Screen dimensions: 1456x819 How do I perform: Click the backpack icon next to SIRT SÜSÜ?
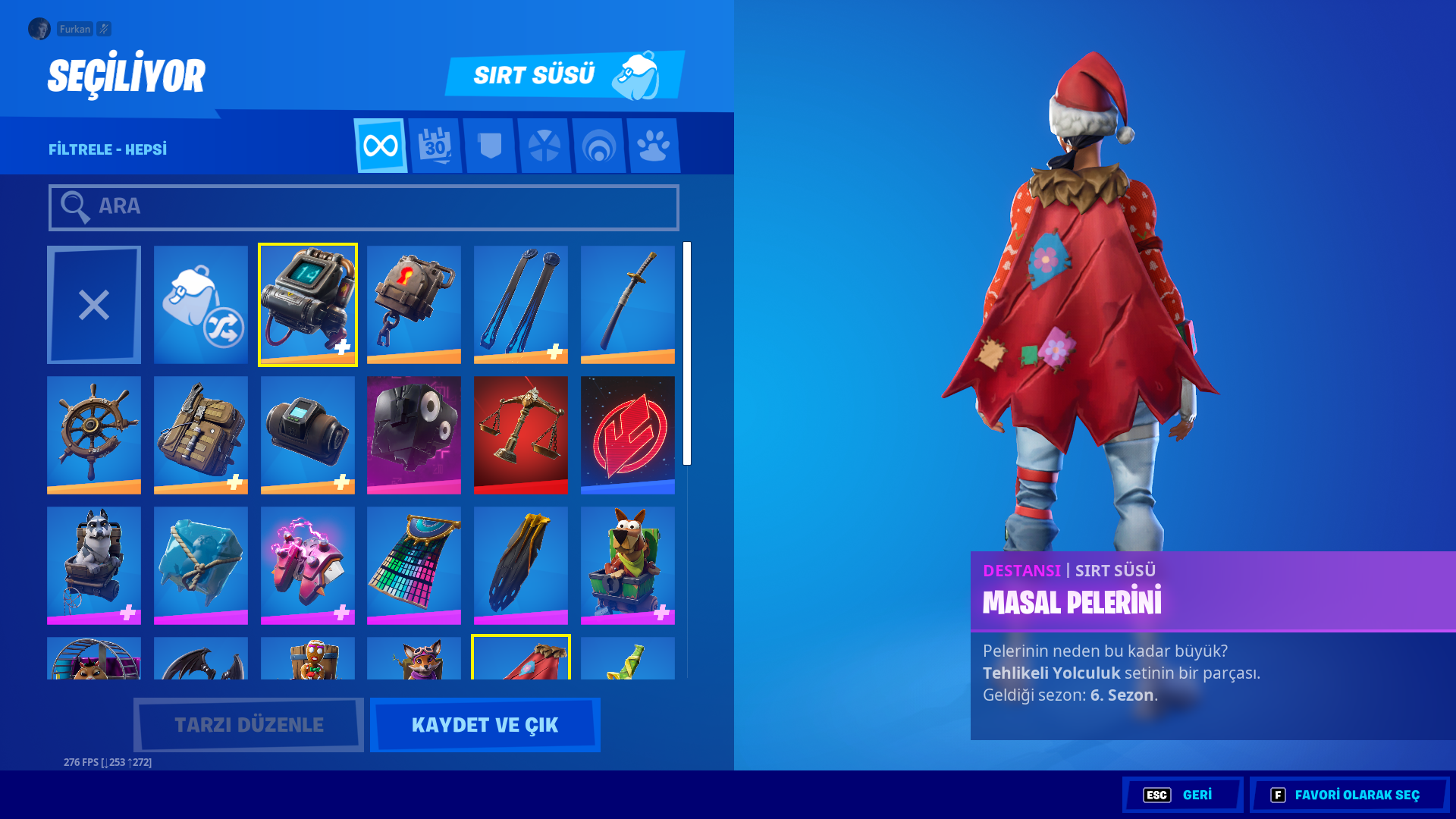click(639, 75)
